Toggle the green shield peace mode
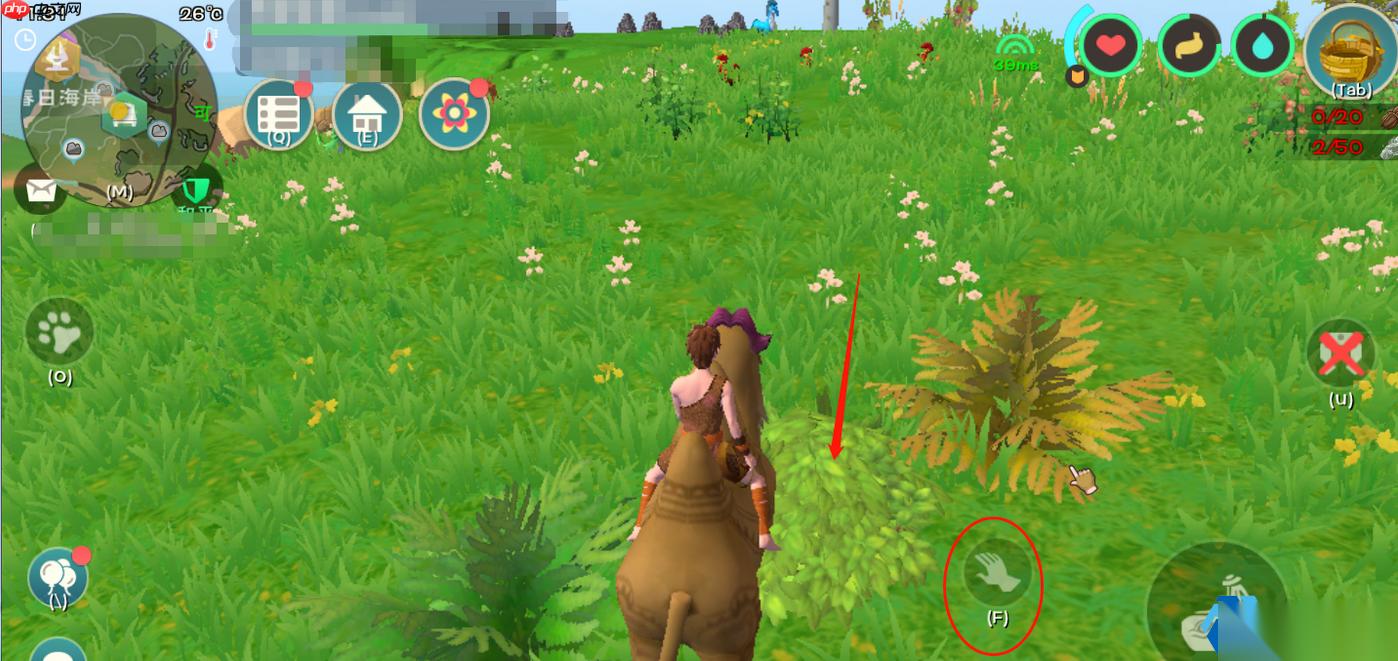The height and width of the screenshot is (661, 1398). pos(196,188)
